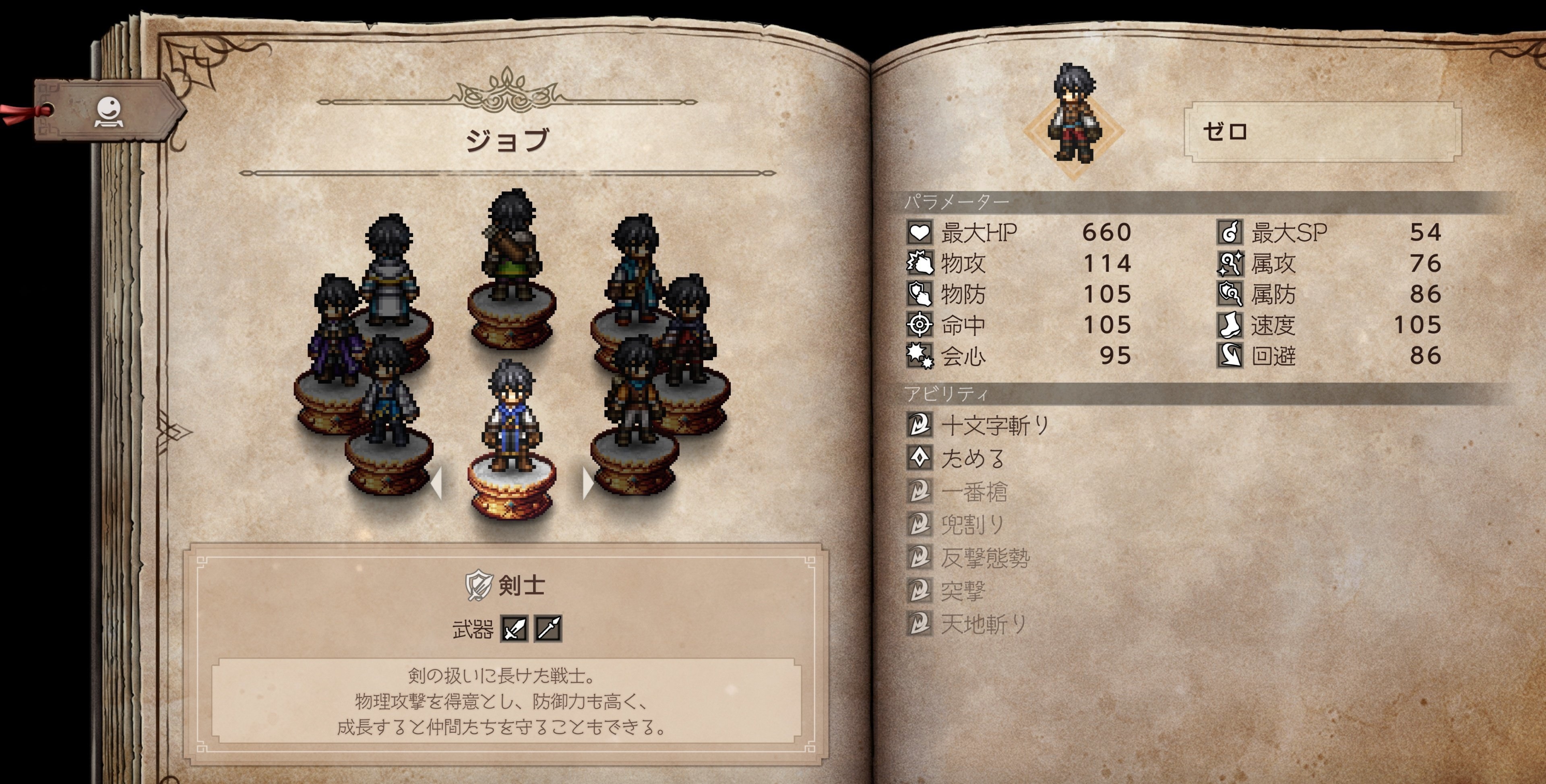Choose the 天地斬り ability

tap(983, 625)
